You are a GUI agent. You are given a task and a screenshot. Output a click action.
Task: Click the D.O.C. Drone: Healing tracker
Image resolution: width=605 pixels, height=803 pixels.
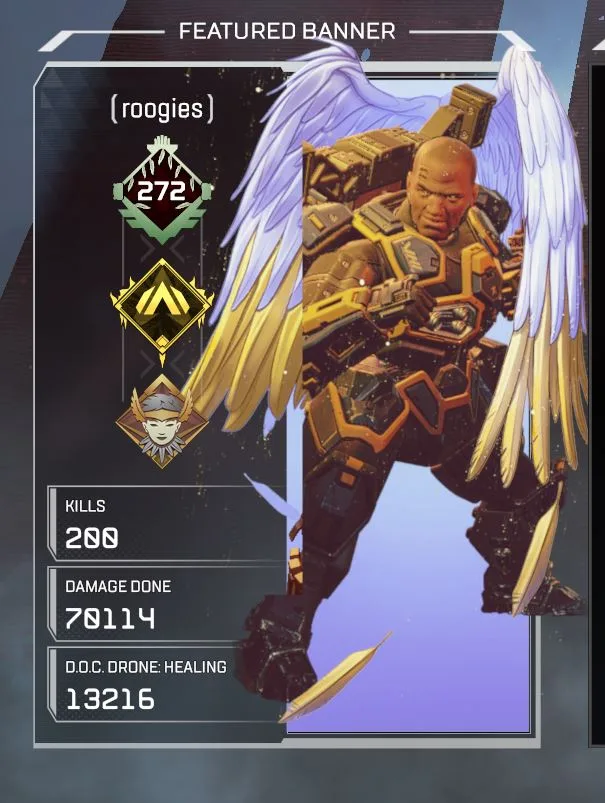160,684
